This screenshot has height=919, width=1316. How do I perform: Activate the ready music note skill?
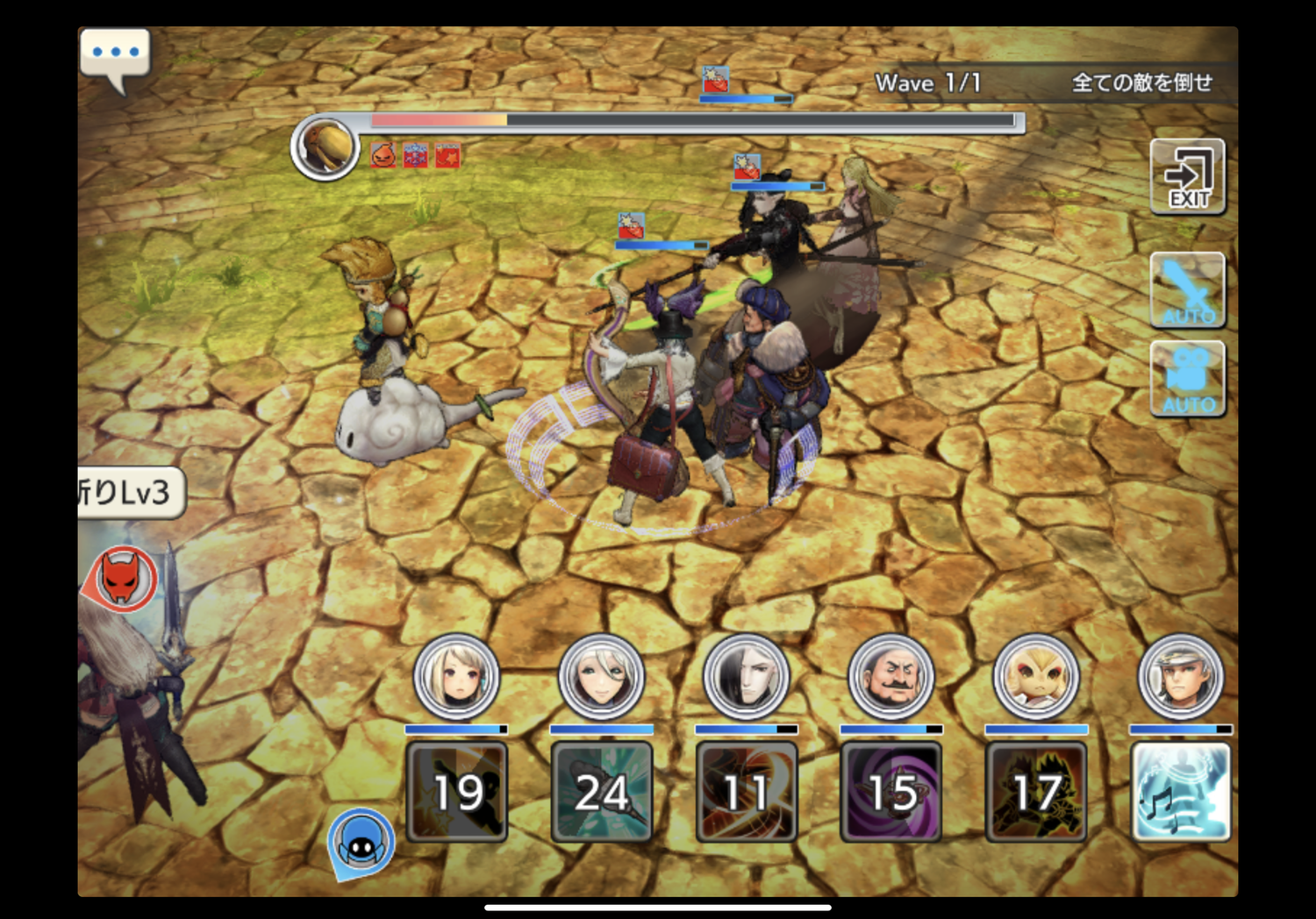coord(1180,792)
